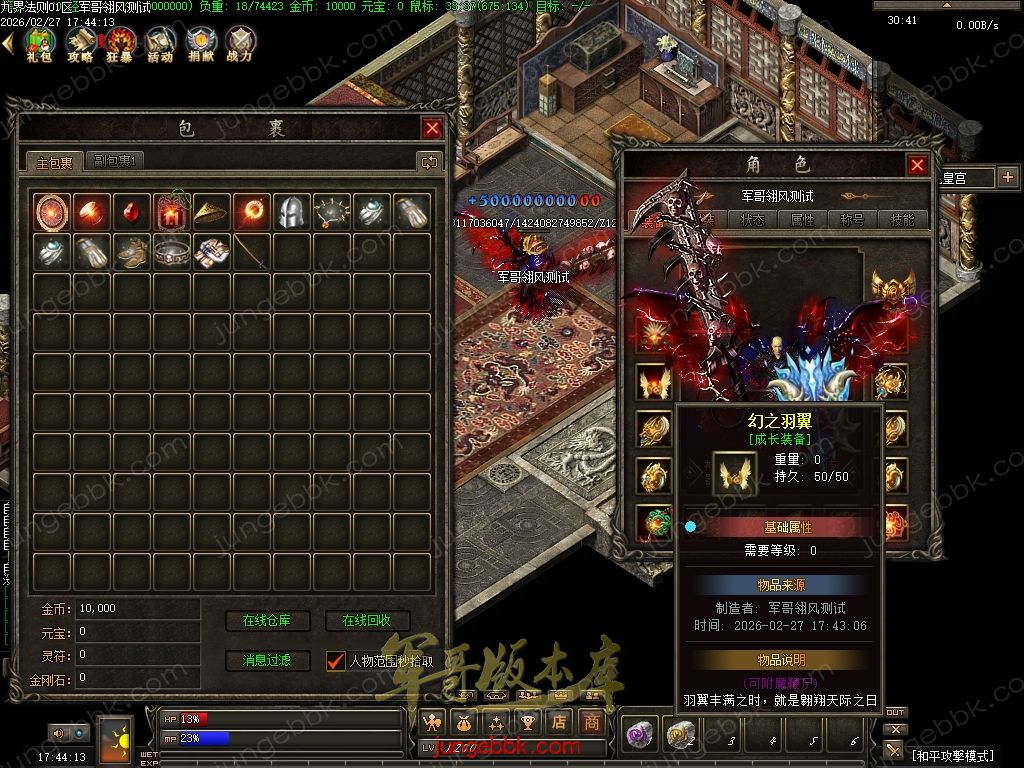Switch to the 属性 attributes tab
The image size is (1024, 768).
(x=803, y=220)
